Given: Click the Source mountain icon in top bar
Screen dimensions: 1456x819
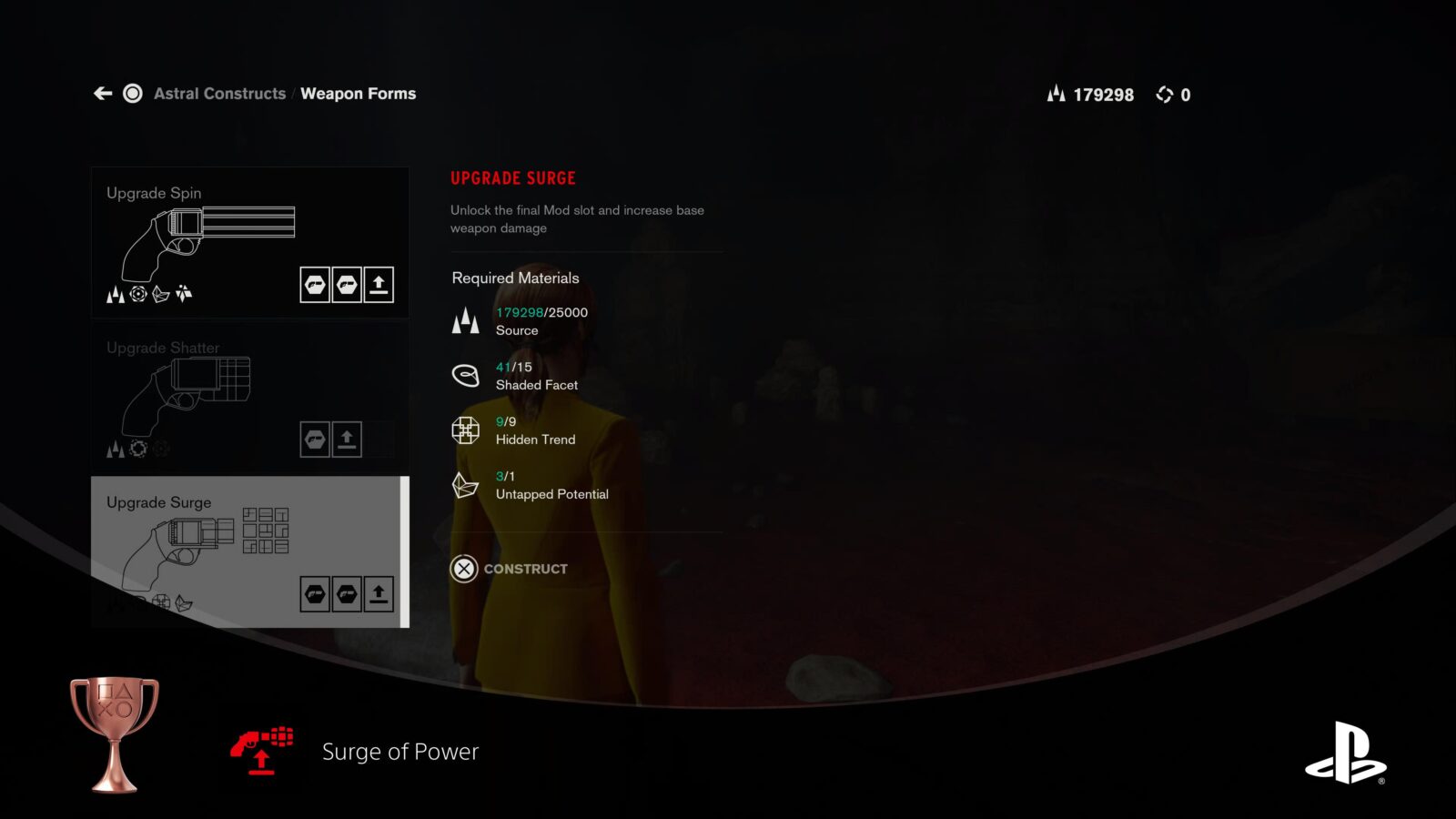Looking at the screenshot, I should coord(1056,94).
